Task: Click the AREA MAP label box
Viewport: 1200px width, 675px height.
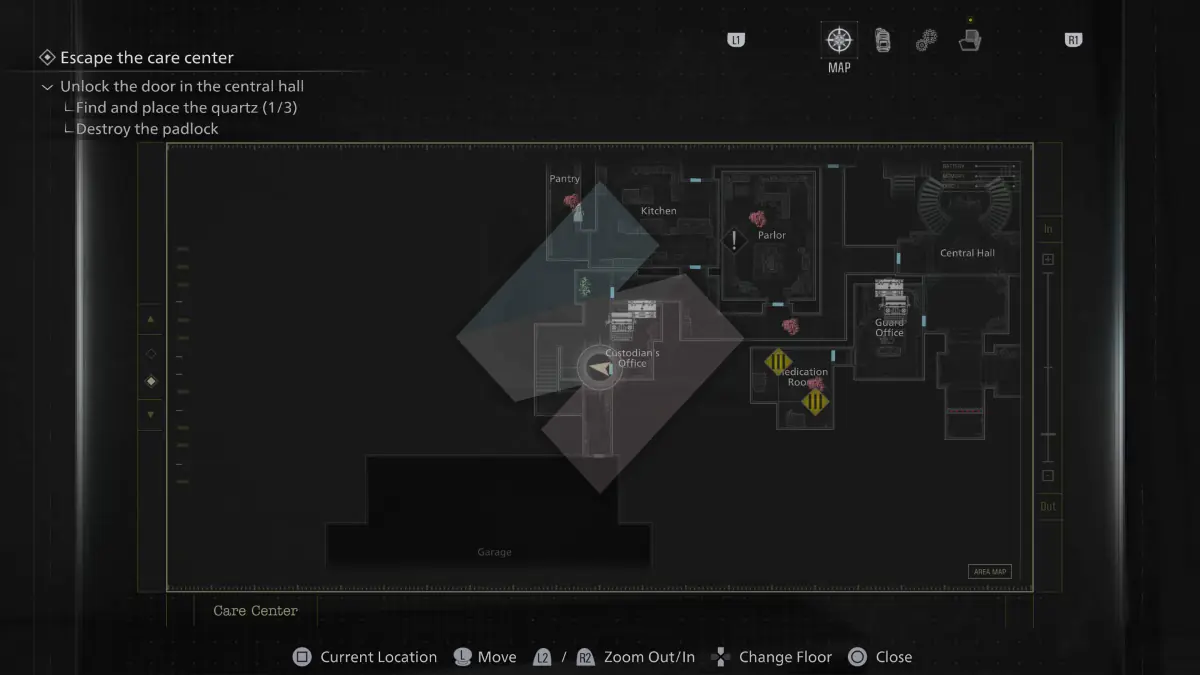Action: [989, 572]
